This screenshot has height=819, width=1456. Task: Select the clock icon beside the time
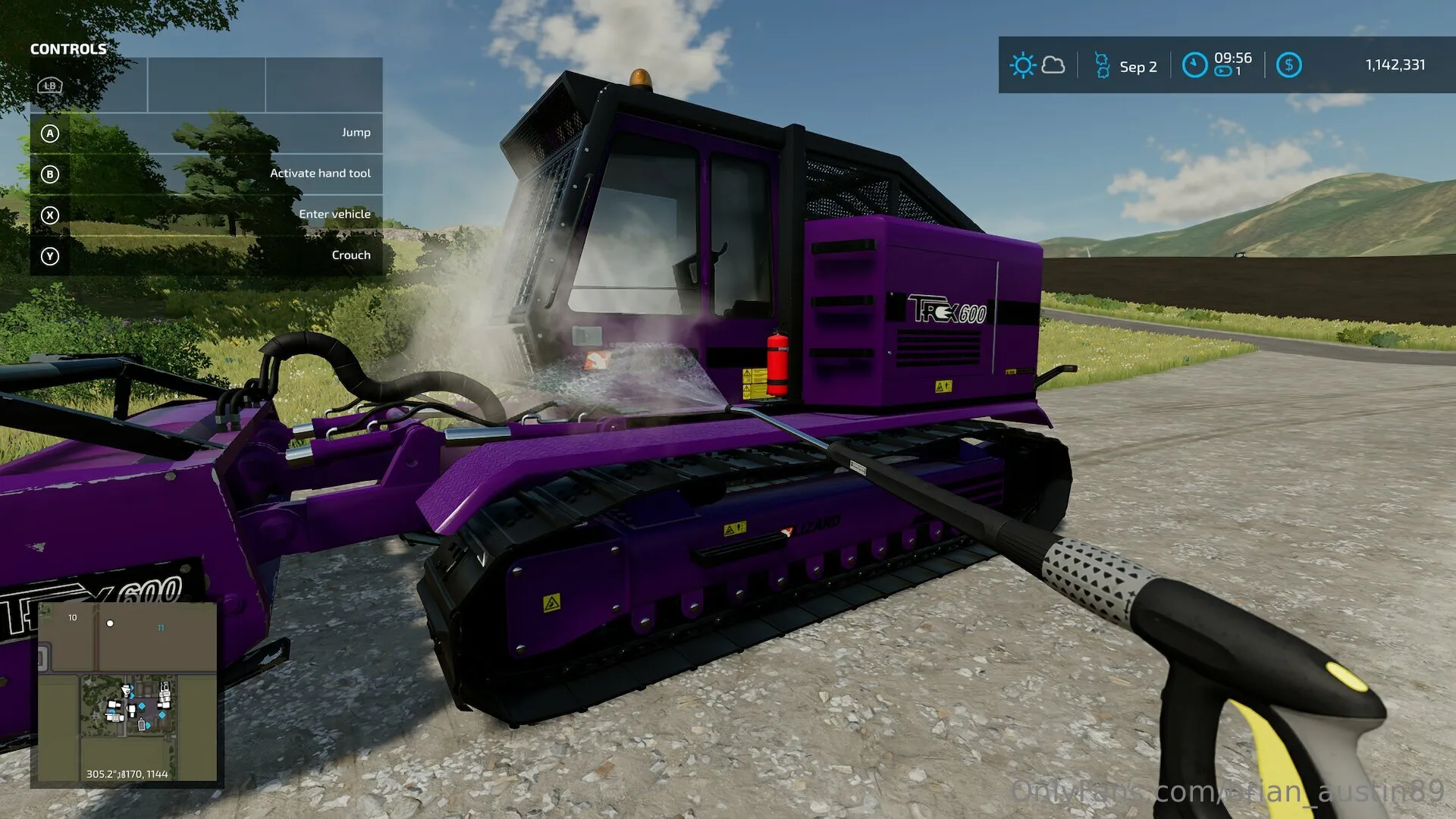[1194, 65]
